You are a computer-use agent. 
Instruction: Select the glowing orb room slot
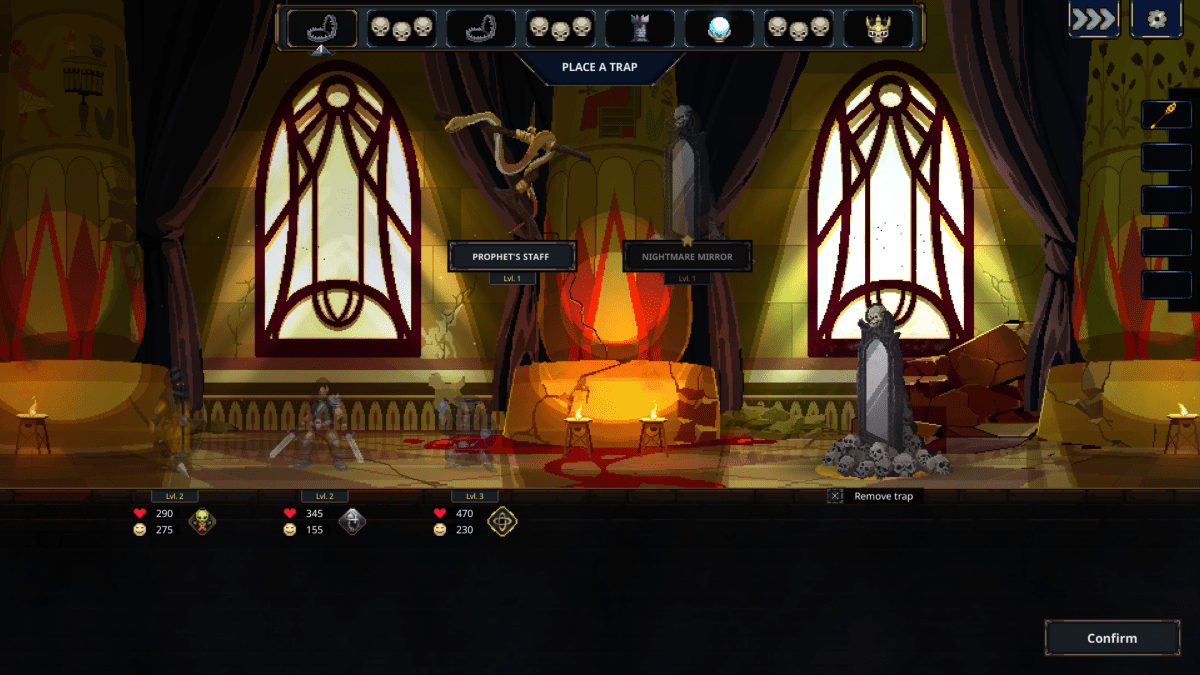tap(719, 28)
